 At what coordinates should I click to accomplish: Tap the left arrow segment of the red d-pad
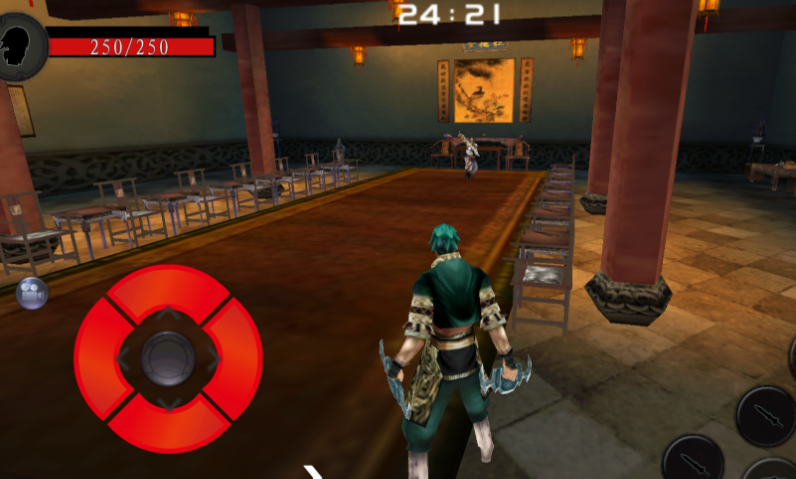[x=97, y=358]
